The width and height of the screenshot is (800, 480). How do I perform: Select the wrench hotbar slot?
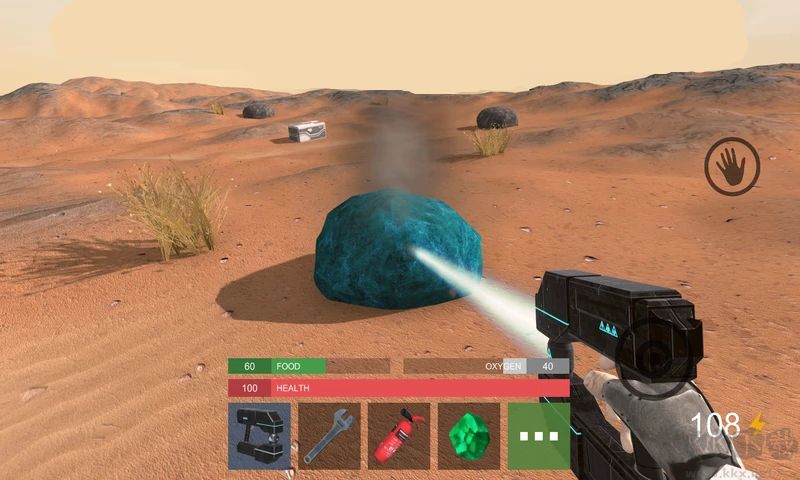click(x=329, y=436)
